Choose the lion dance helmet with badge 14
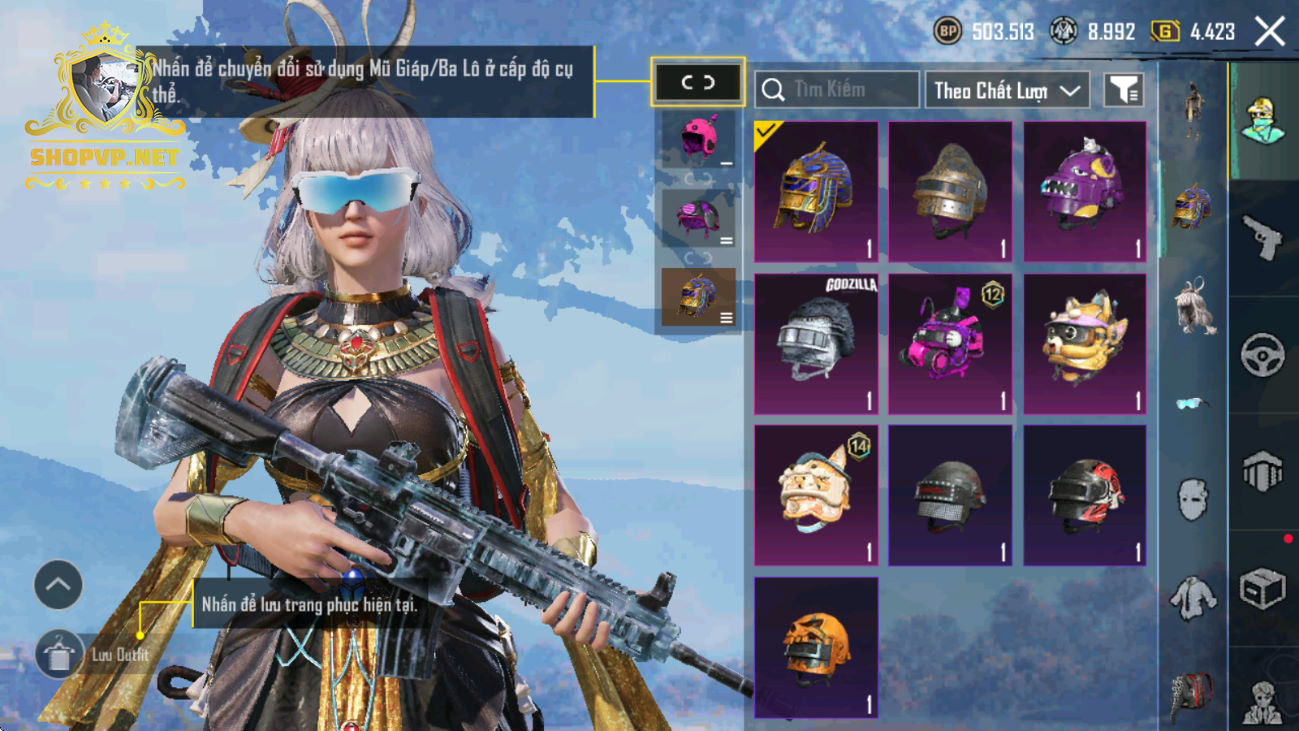The width and height of the screenshot is (1299, 731). pyautogui.click(x=816, y=495)
